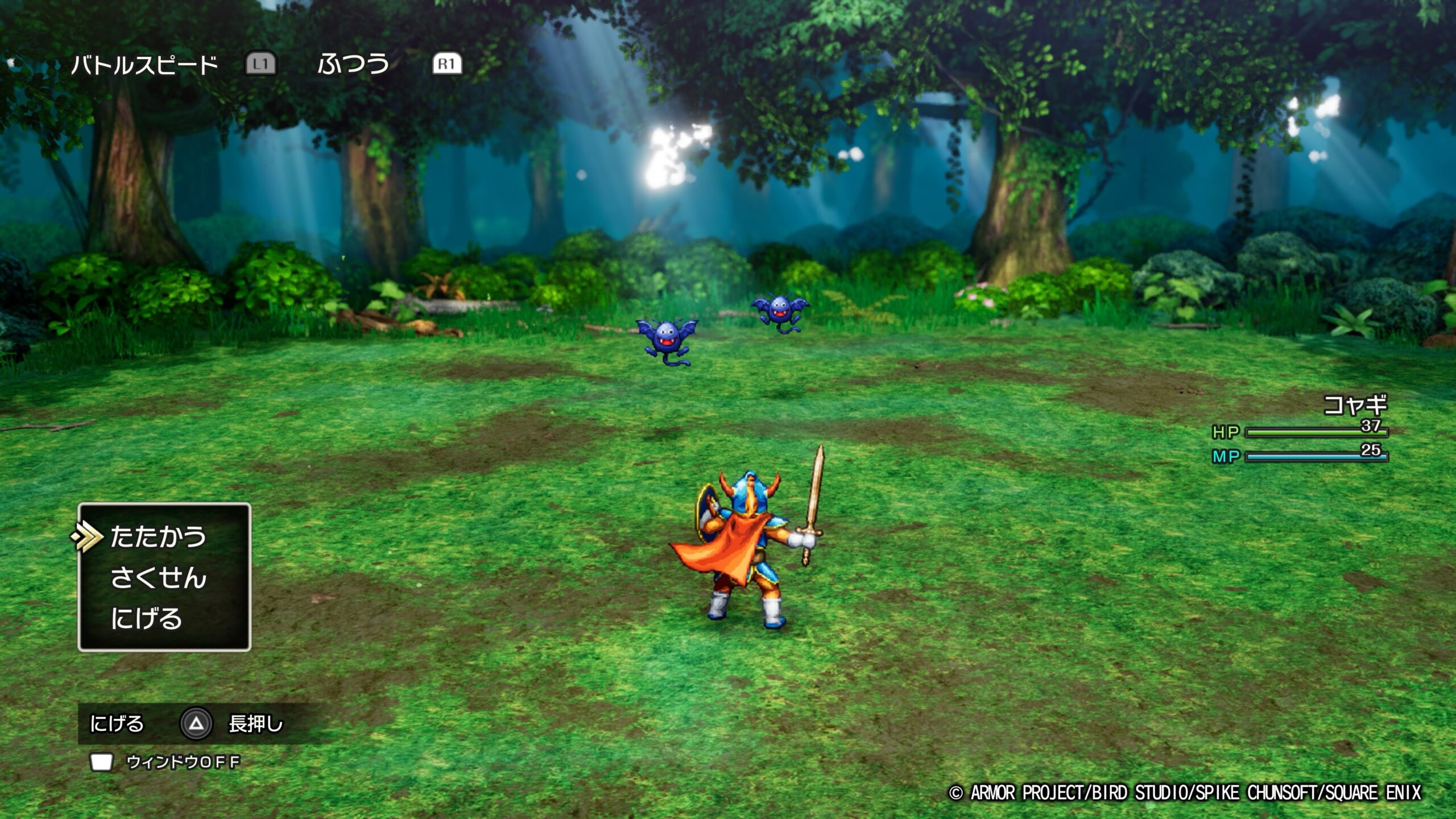This screenshot has width=1456, height=819.
Task: Choose さくせん from the command list
Action: tap(158, 578)
